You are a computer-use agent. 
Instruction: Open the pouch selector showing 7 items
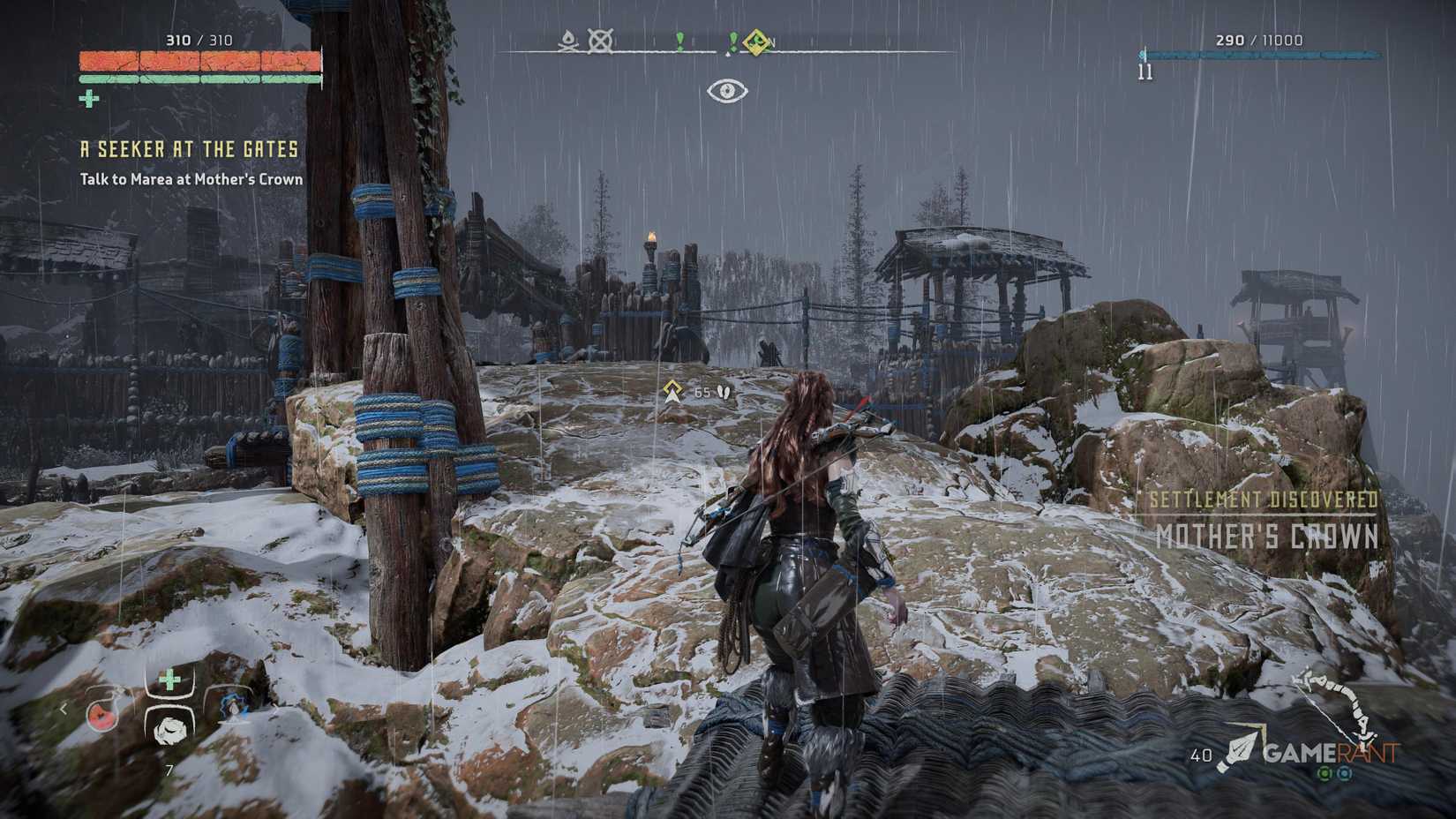[x=169, y=769]
